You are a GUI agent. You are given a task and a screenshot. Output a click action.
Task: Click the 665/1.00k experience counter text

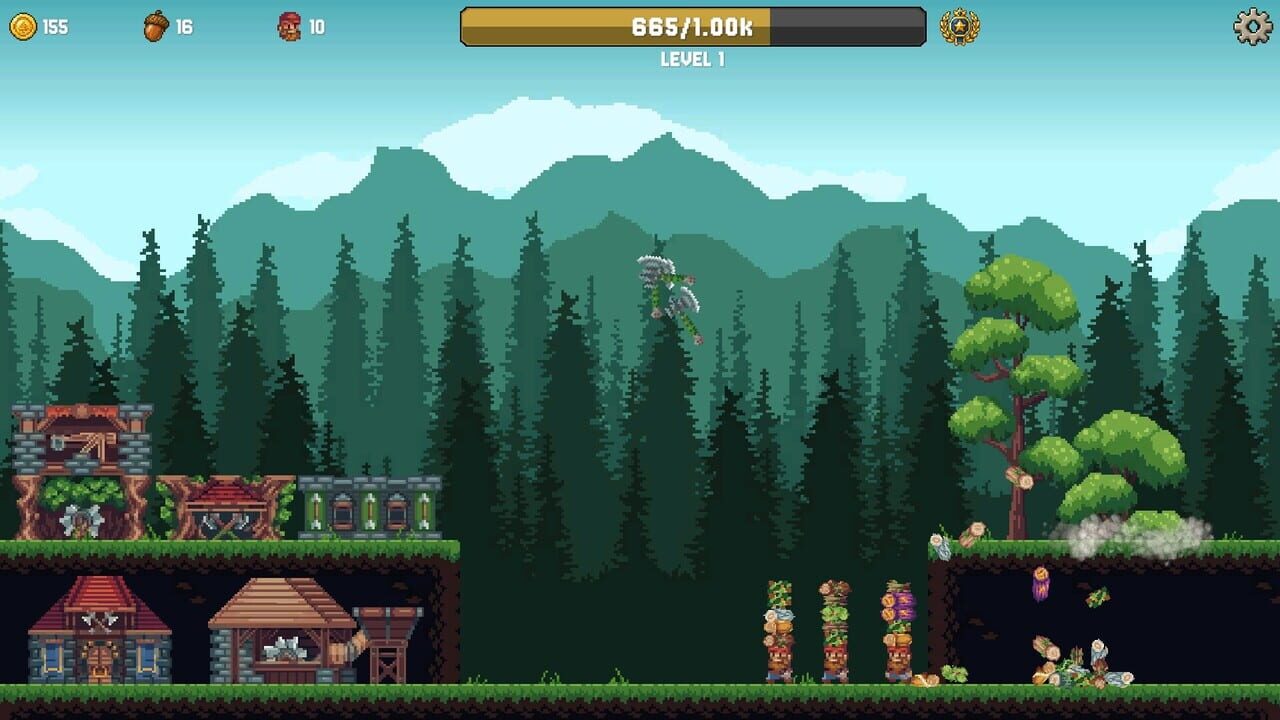693,28
